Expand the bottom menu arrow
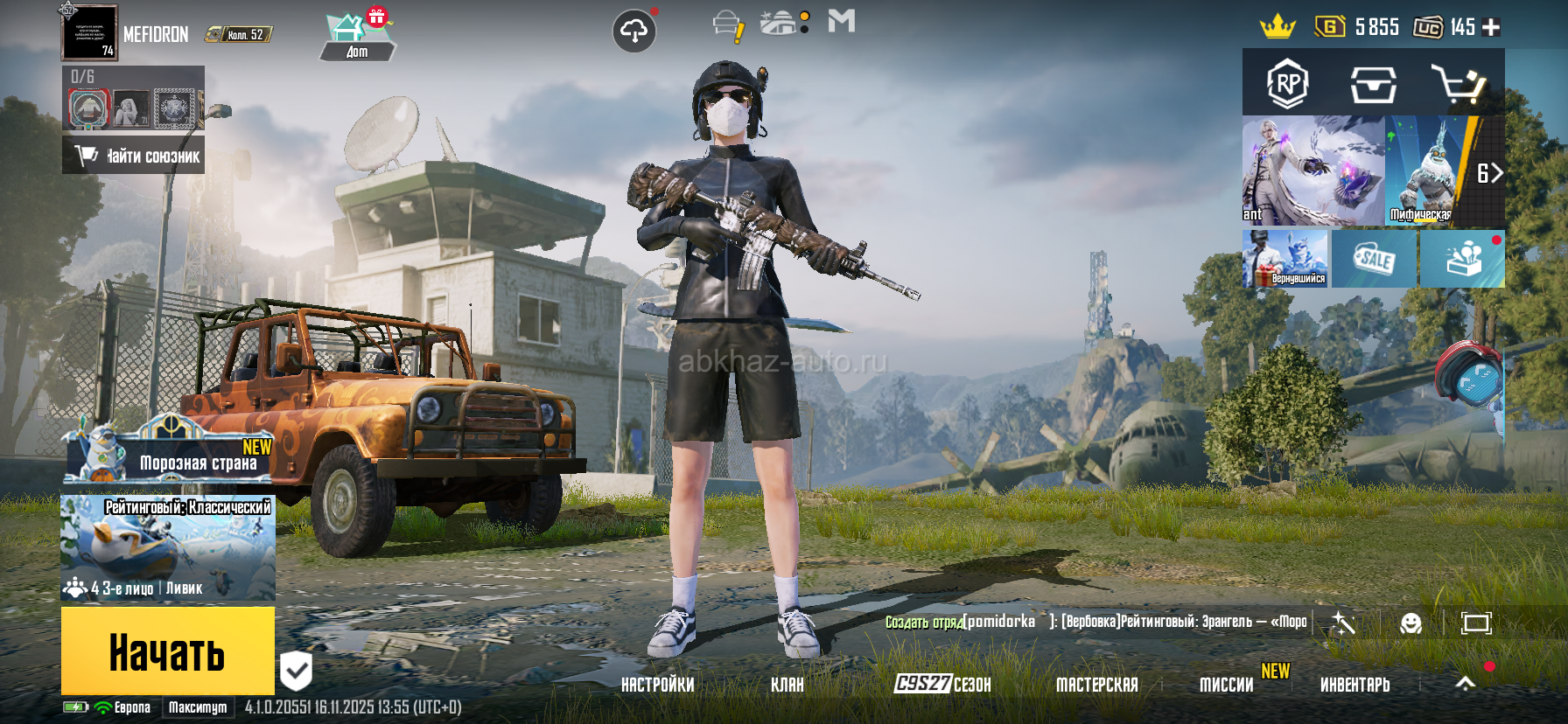 [x=1465, y=684]
